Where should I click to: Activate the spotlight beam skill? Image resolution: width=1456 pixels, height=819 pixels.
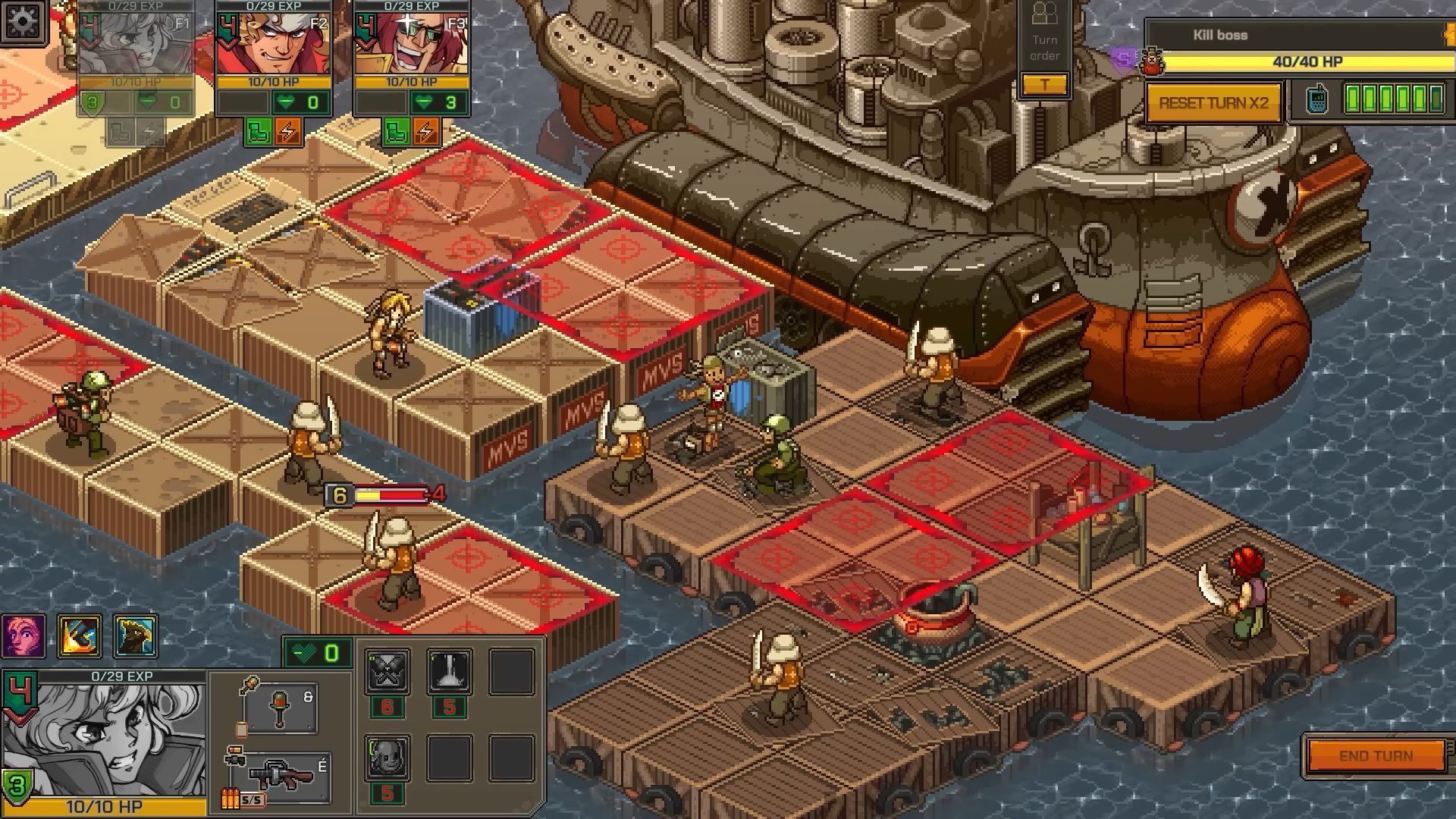(x=450, y=671)
